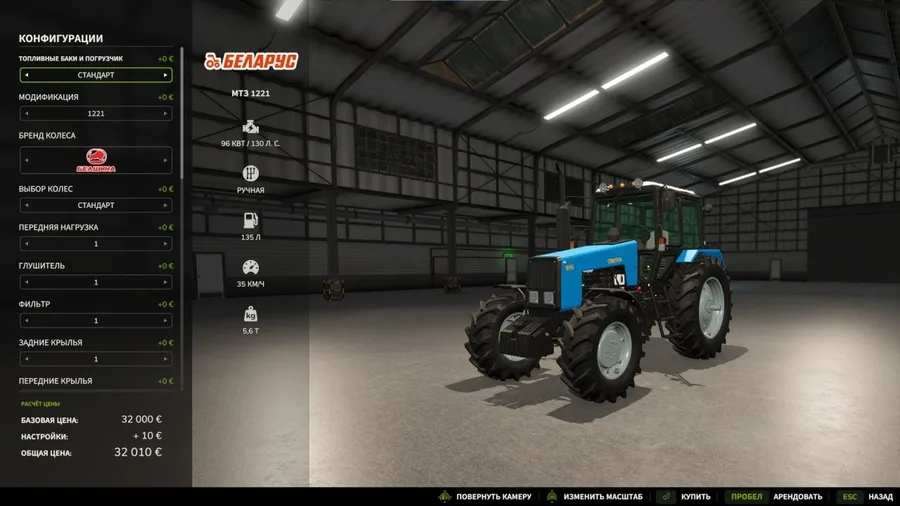
Task: Decrease the Передняя нагрузка option
Action: click(x=26, y=244)
